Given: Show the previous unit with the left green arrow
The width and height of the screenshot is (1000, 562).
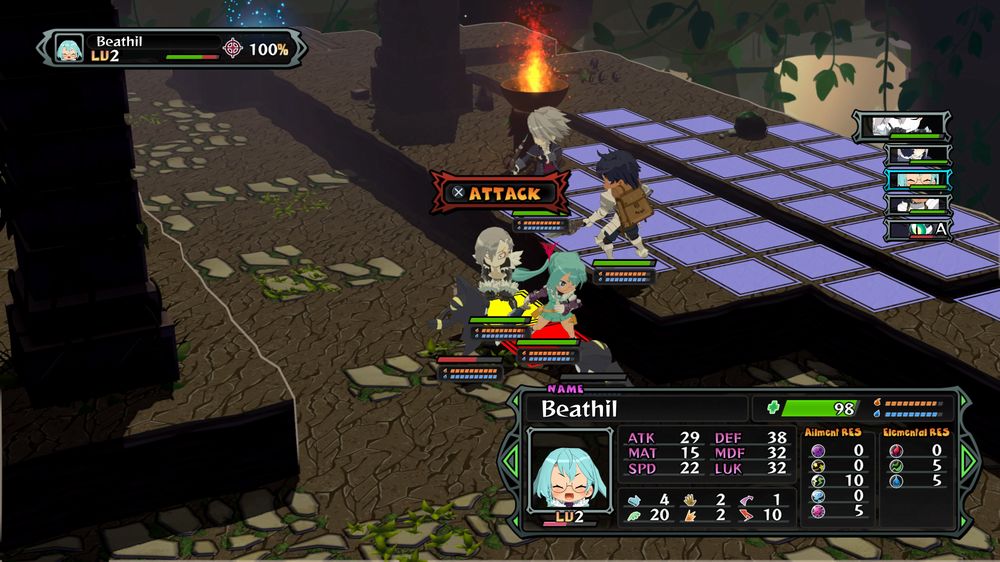Looking at the screenshot, I should tap(509, 462).
